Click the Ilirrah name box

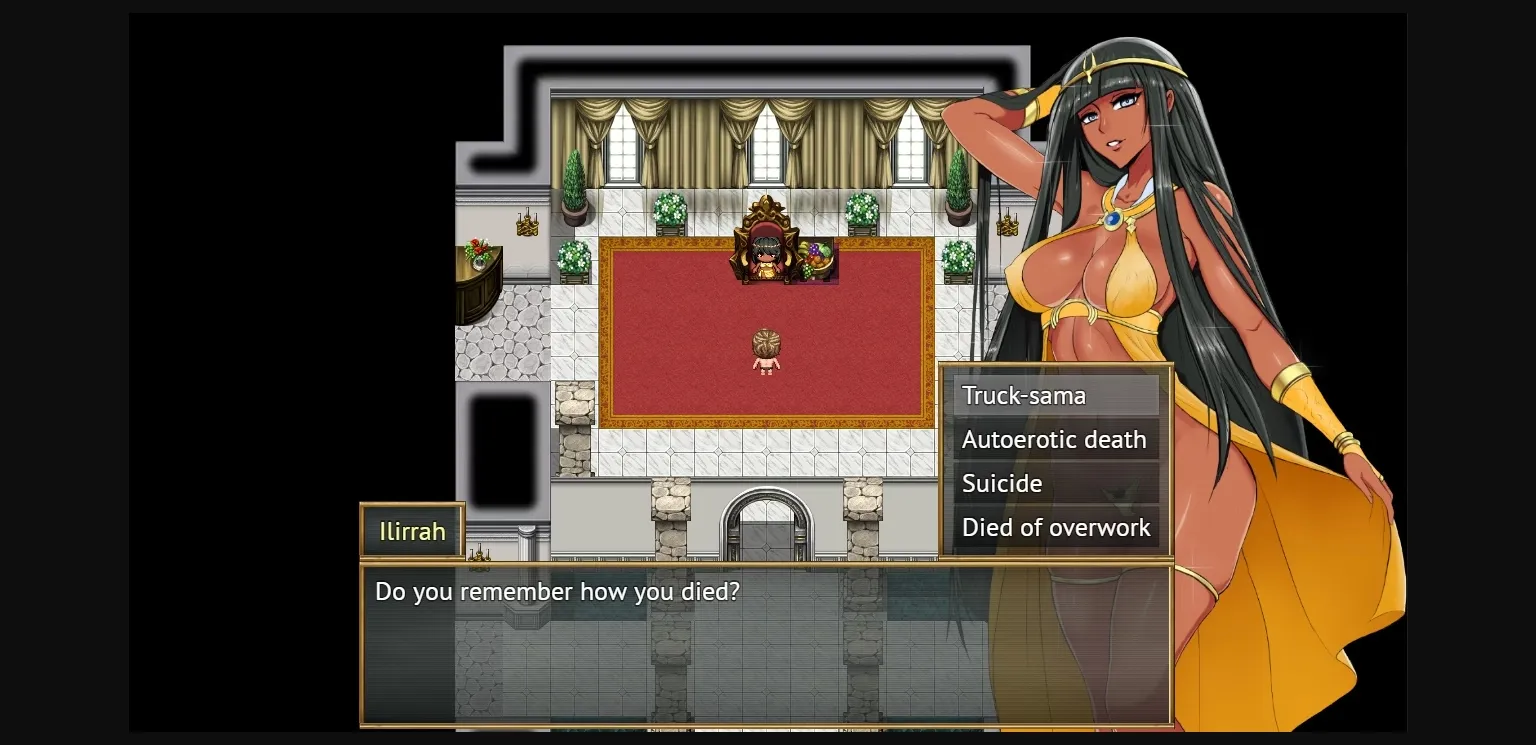(411, 531)
